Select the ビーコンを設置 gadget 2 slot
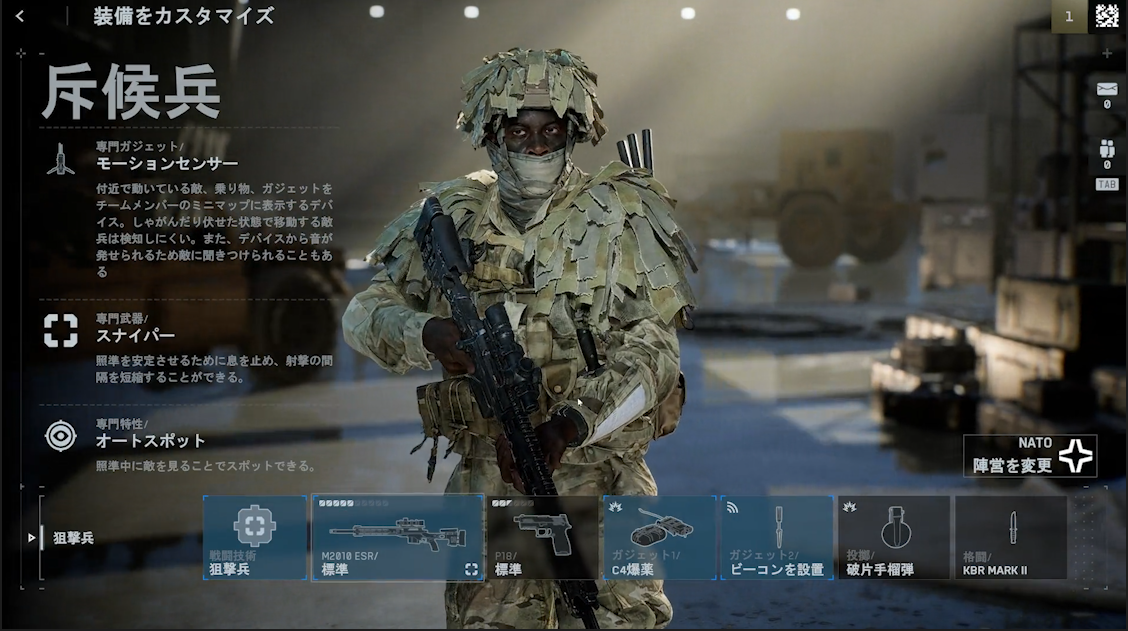The height and width of the screenshot is (631, 1128). pyautogui.click(x=776, y=538)
